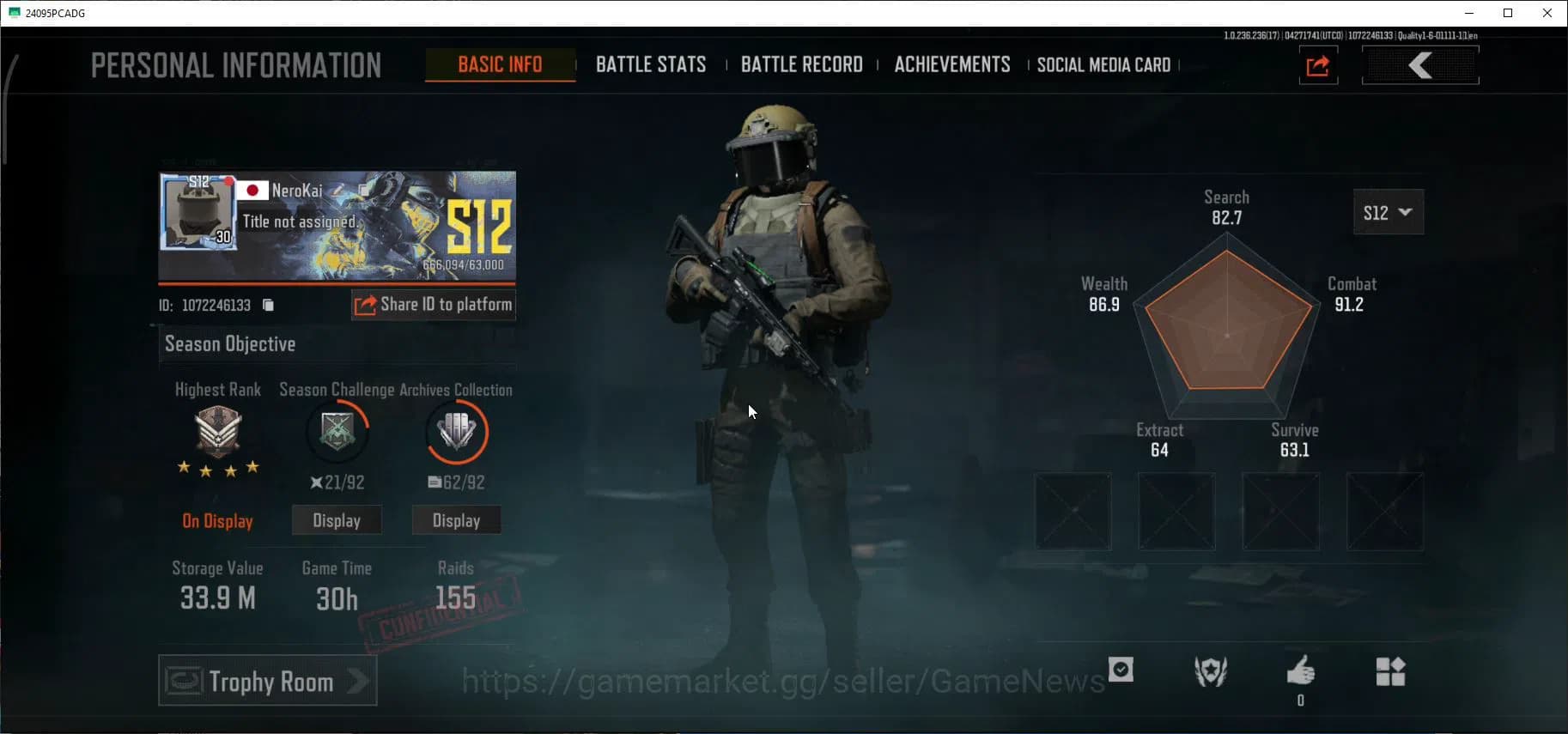Toggle Highest Rank 'On Display' setting
Screen dimensions: 1568x734
(x=217, y=521)
